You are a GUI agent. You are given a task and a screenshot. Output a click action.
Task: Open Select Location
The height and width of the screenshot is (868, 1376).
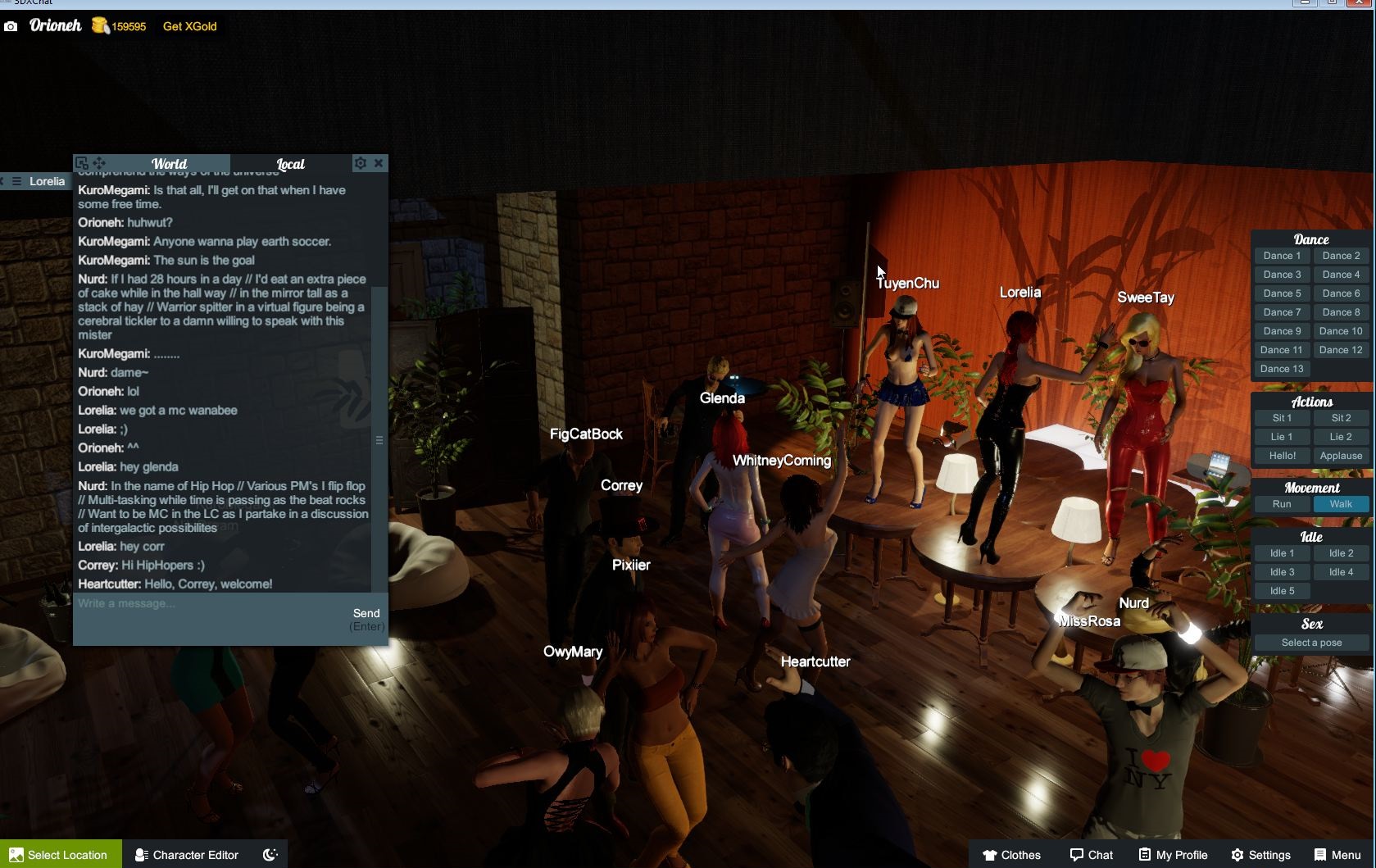click(x=61, y=854)
